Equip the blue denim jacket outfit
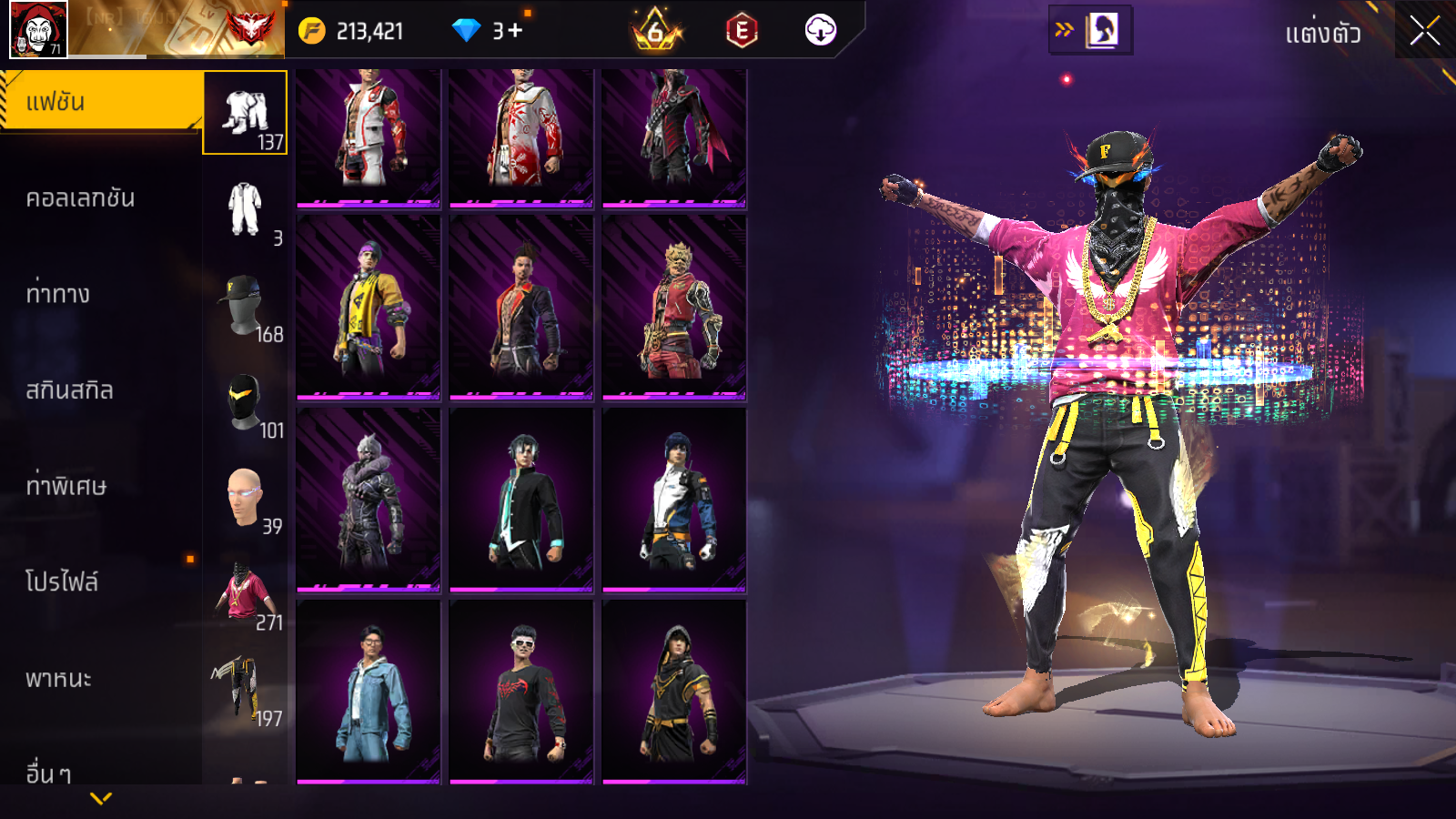Image resolution: width=1456 pixels, height=819 pixels. point(369,692)
